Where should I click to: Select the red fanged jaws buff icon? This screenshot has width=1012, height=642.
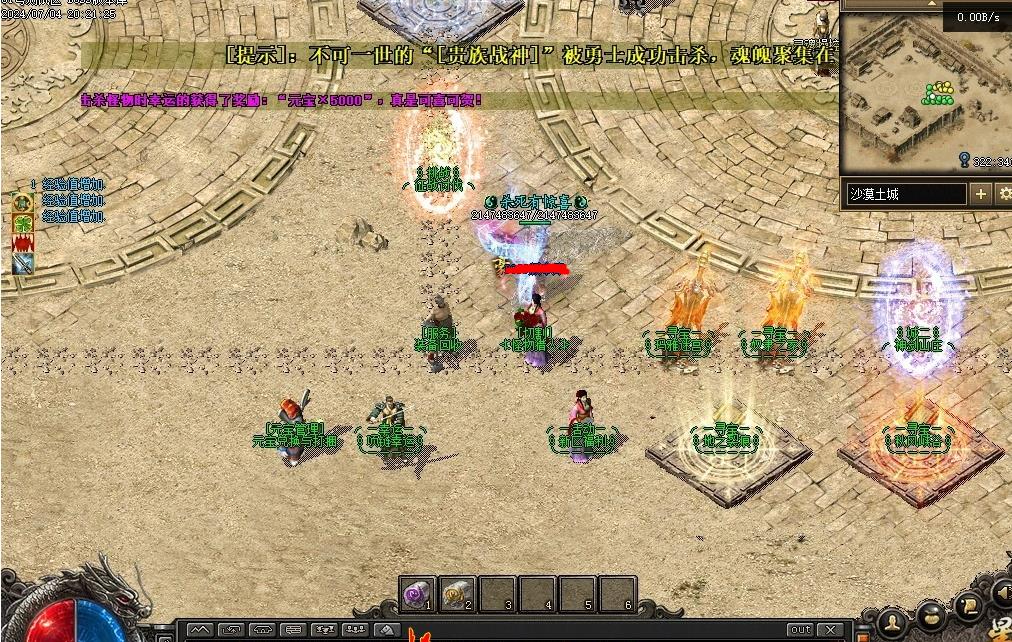(x=22, y=243)
